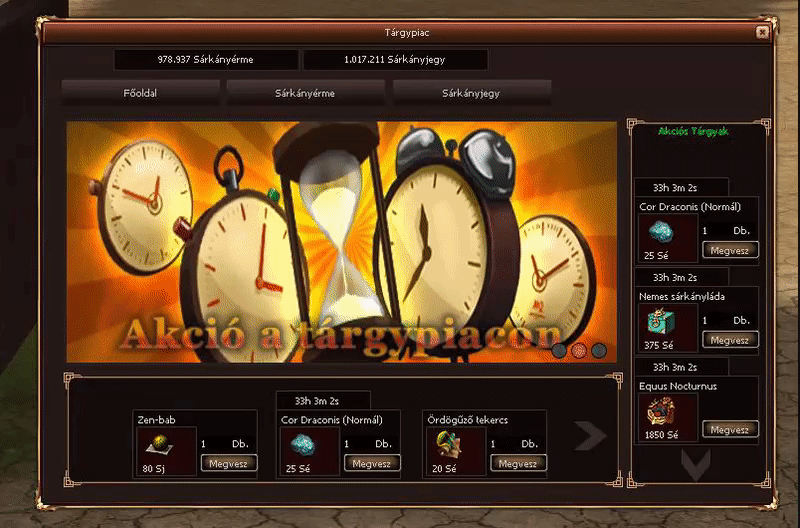This screenshot has width=800, height=528.
Task: Buy Cor Draconis in the Akciós Tárgyak panel
Action: click(x=730, y=250)
